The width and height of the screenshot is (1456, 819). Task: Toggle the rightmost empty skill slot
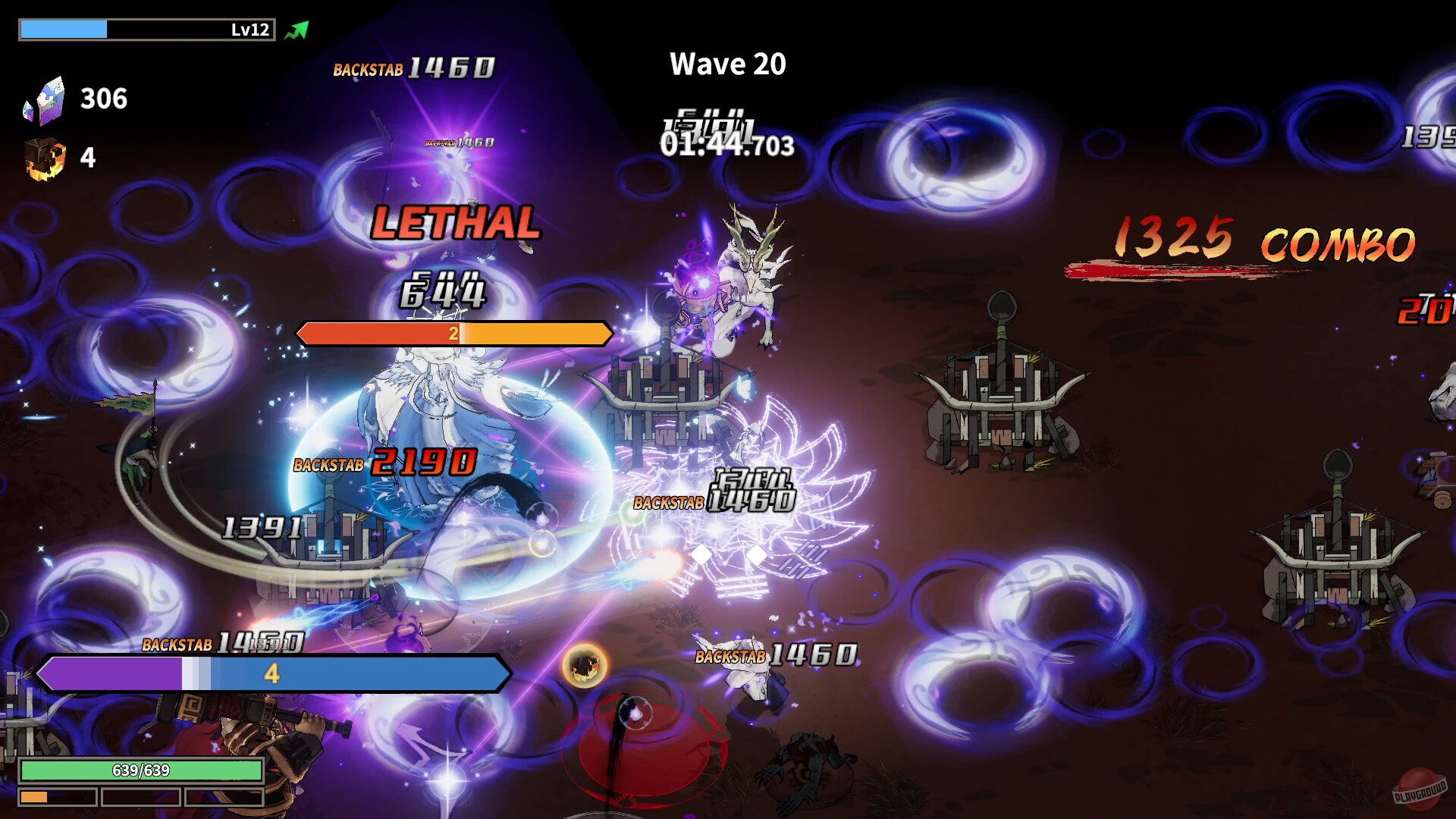pos(226,796)
